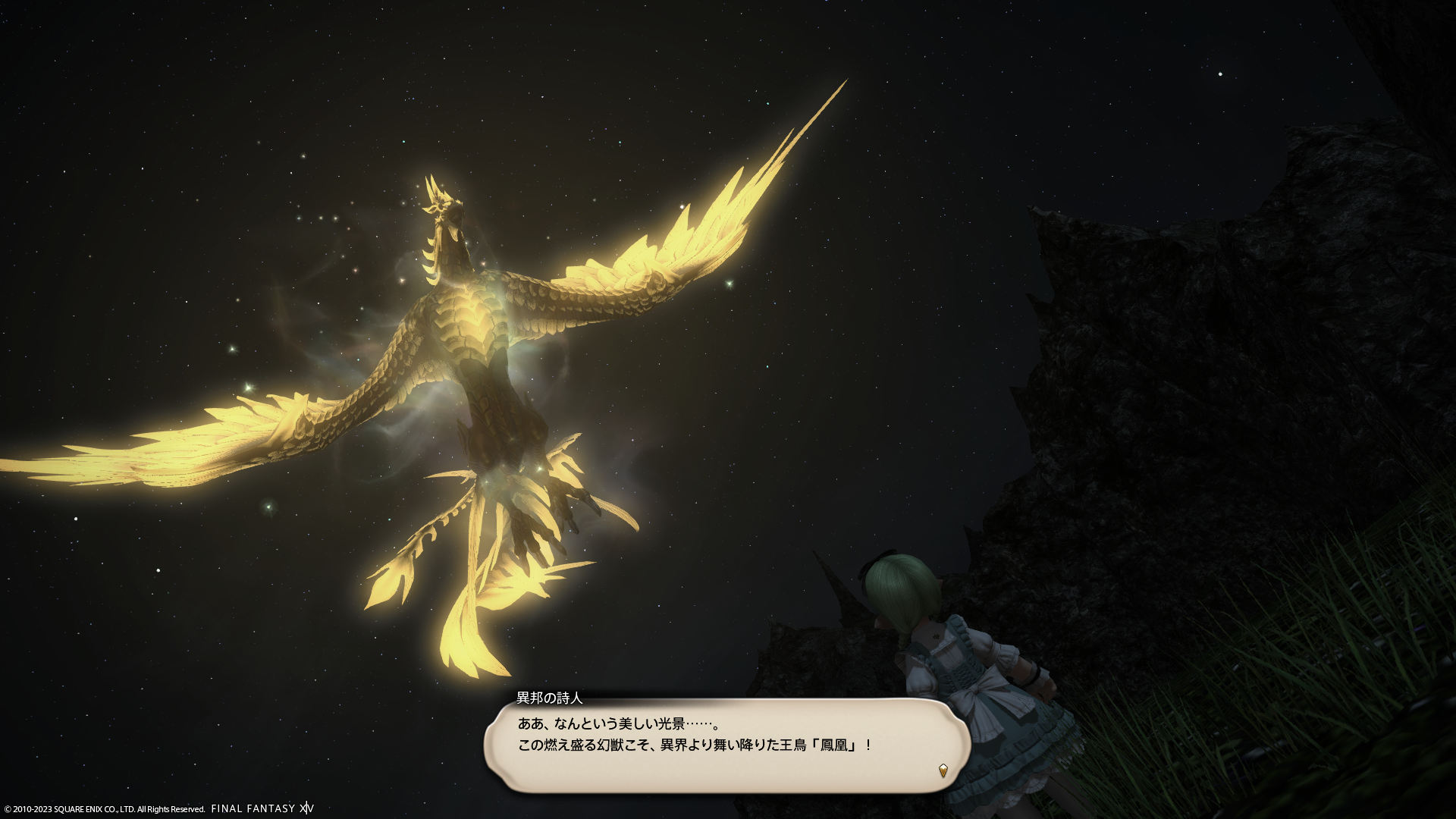Advance the 異邦の詩人 dialogue text box
1456x819 pixels.
pyautogui.click(x=726, y=745)
